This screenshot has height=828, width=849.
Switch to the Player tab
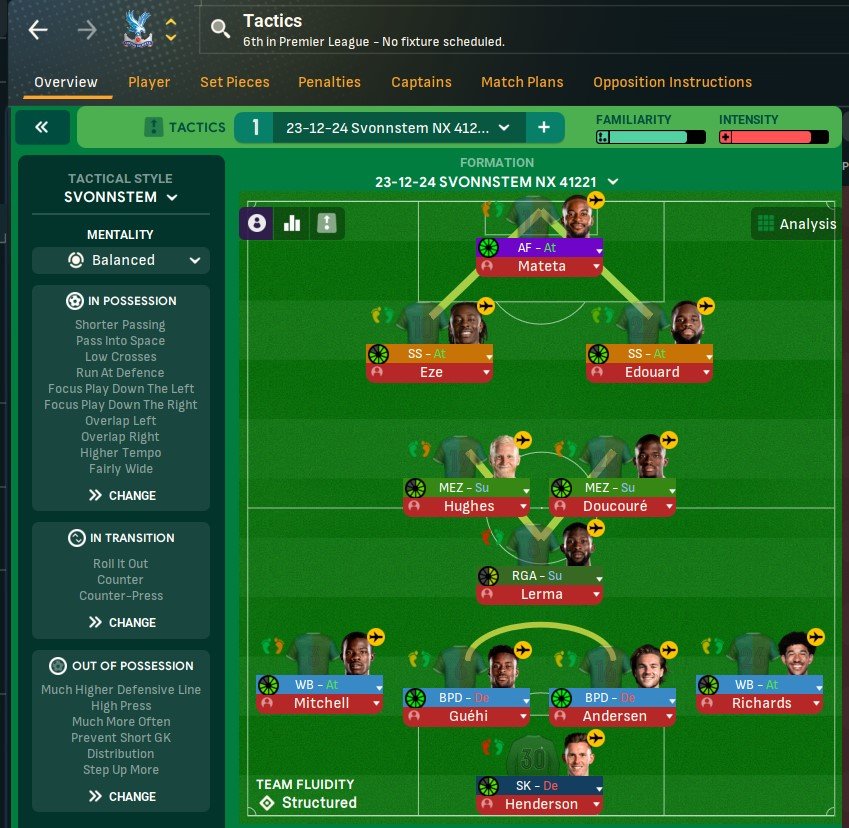pyautogui.click(x=149, y=82)
